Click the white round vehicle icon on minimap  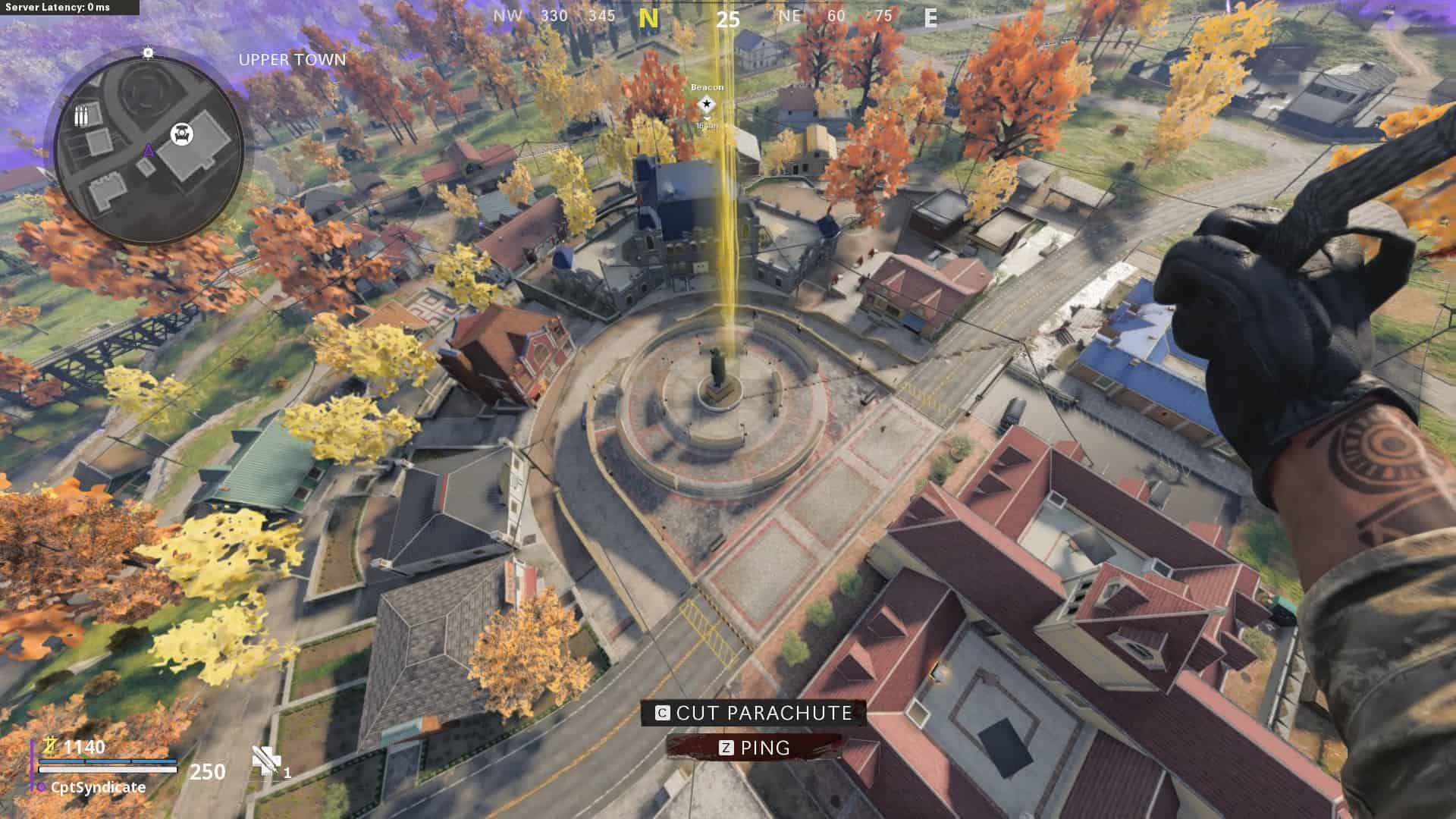coord(182,133)
